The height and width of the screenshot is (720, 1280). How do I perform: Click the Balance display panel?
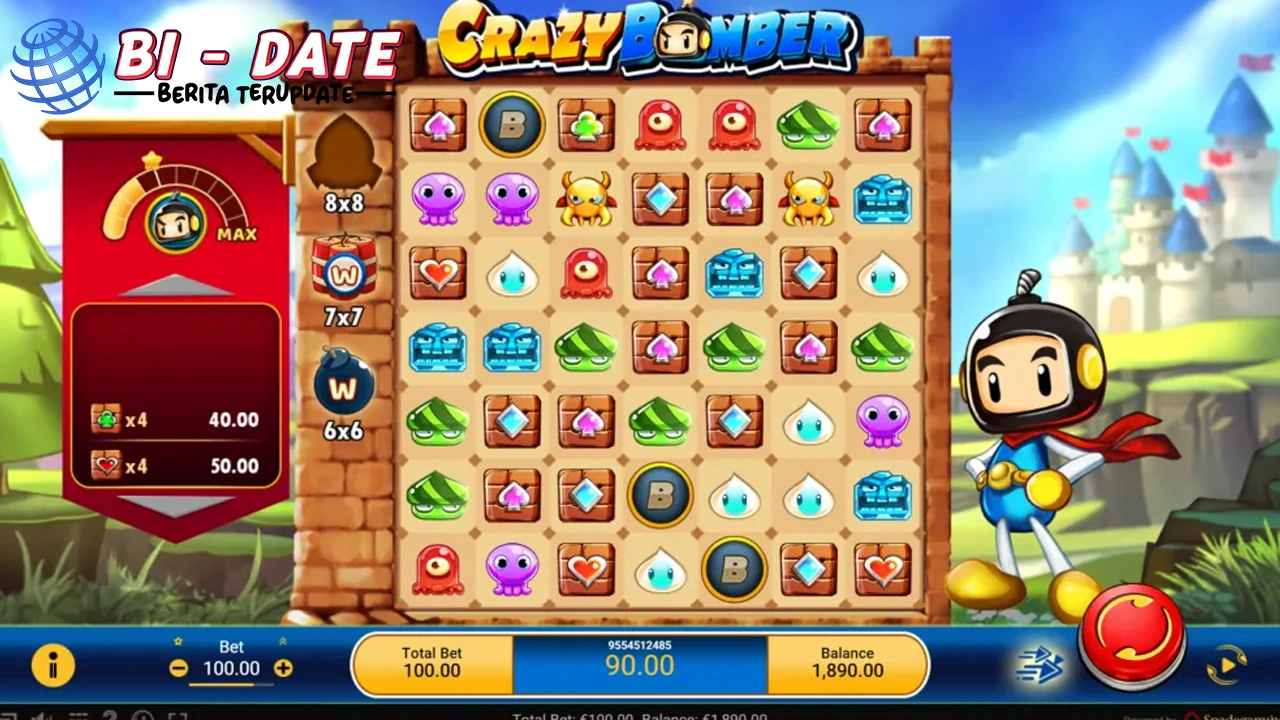pos(847,662)
